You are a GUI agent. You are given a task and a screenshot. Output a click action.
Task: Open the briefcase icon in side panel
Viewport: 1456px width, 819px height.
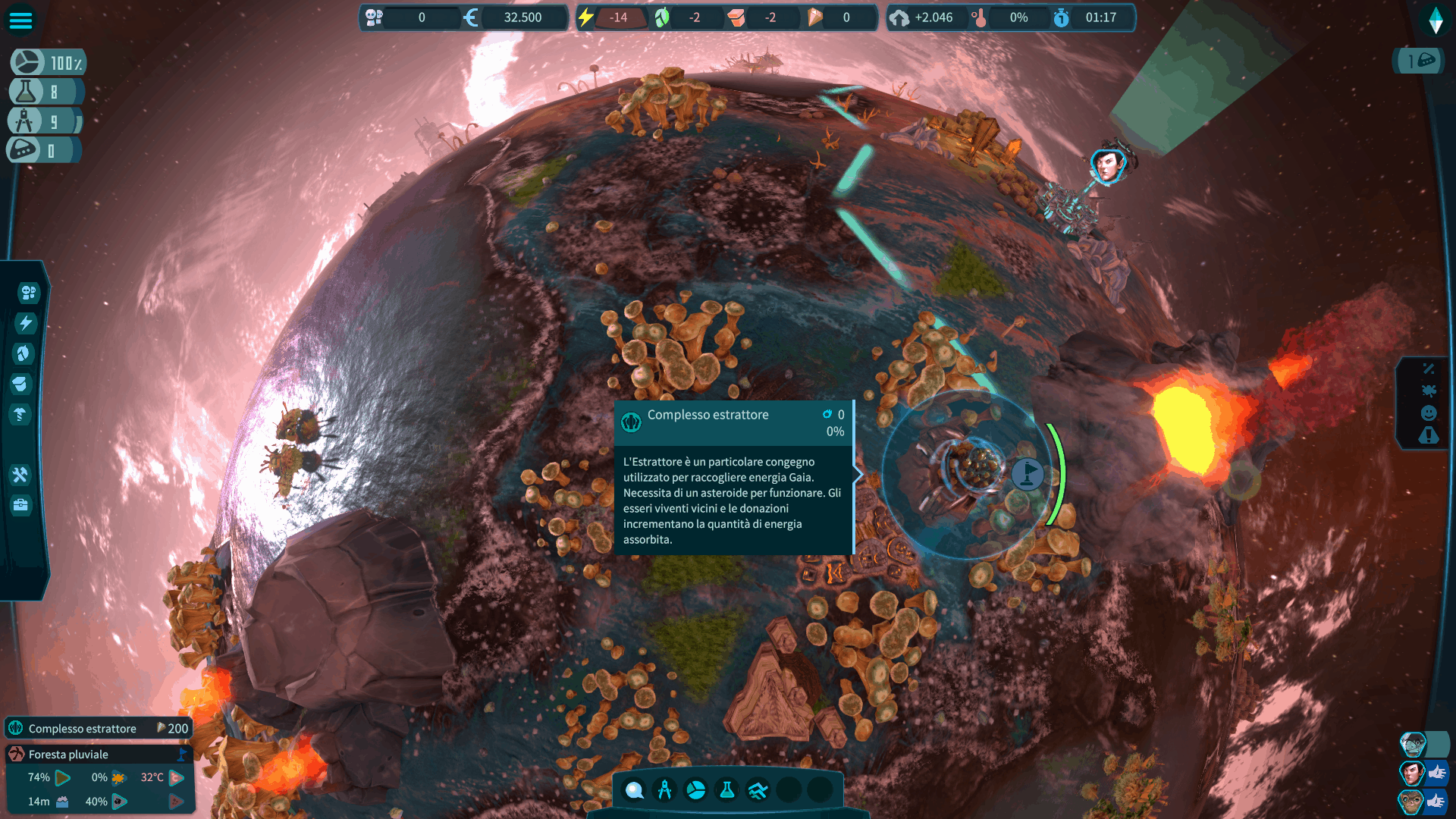tap(20, 505)
